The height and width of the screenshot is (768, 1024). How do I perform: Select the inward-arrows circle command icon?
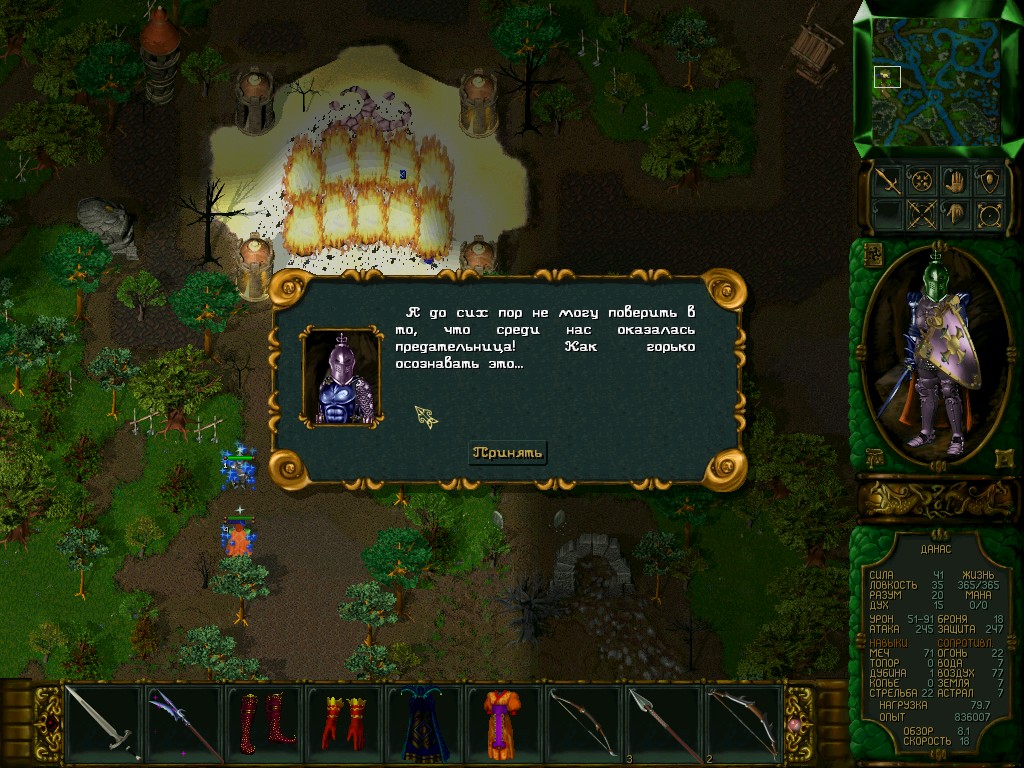pos(920,181)
